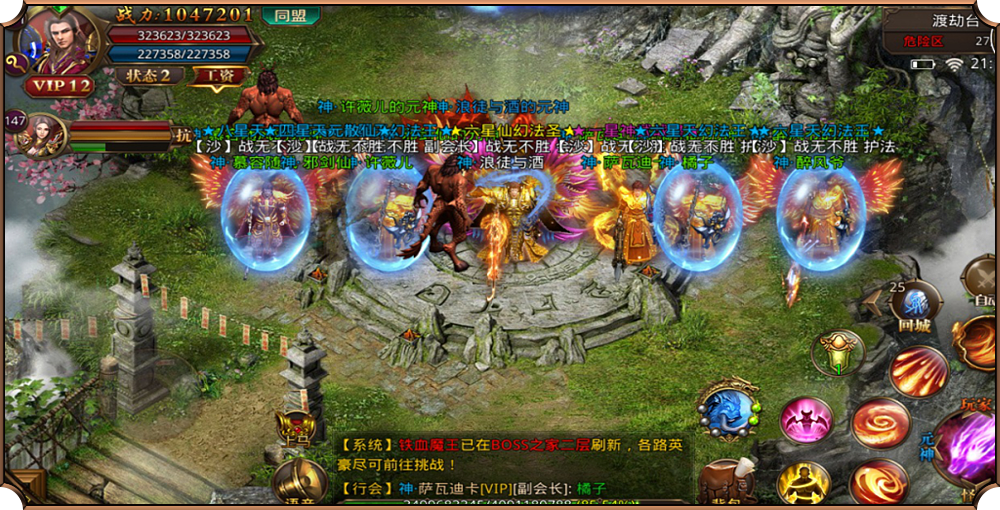The image size is (1000, 510).
Task: Mount up with the 上马 button
Action: pyautogui.click(x=296, y=429)
